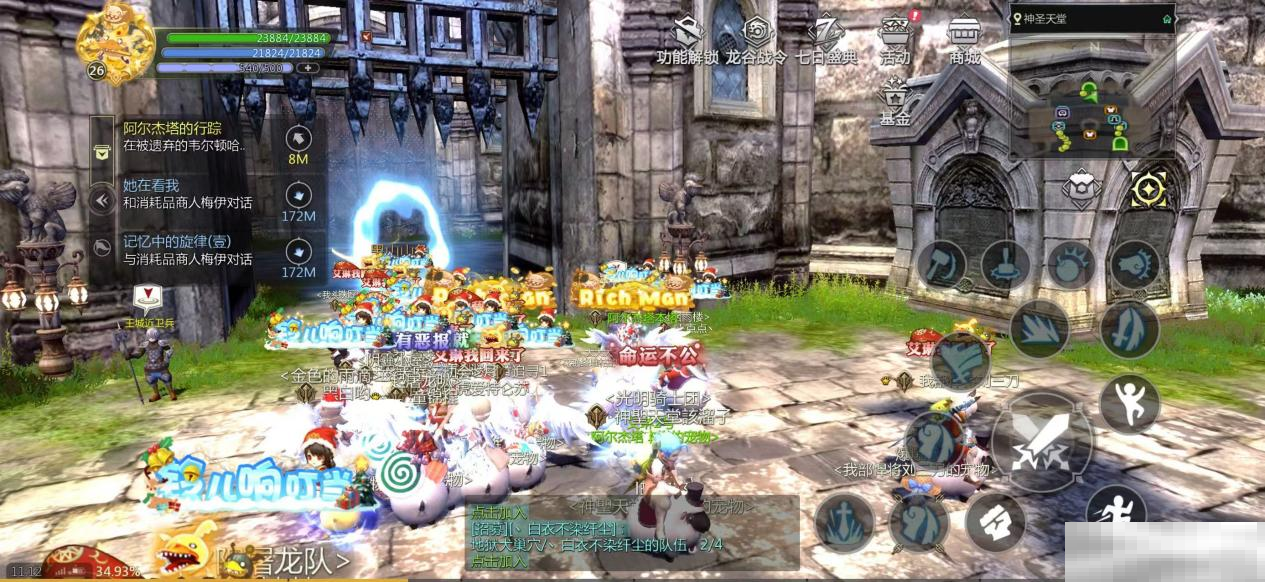This screenshot has height=582, width=1265.
Task: Open the 商城 shop
Action: [x=964, y=41]
